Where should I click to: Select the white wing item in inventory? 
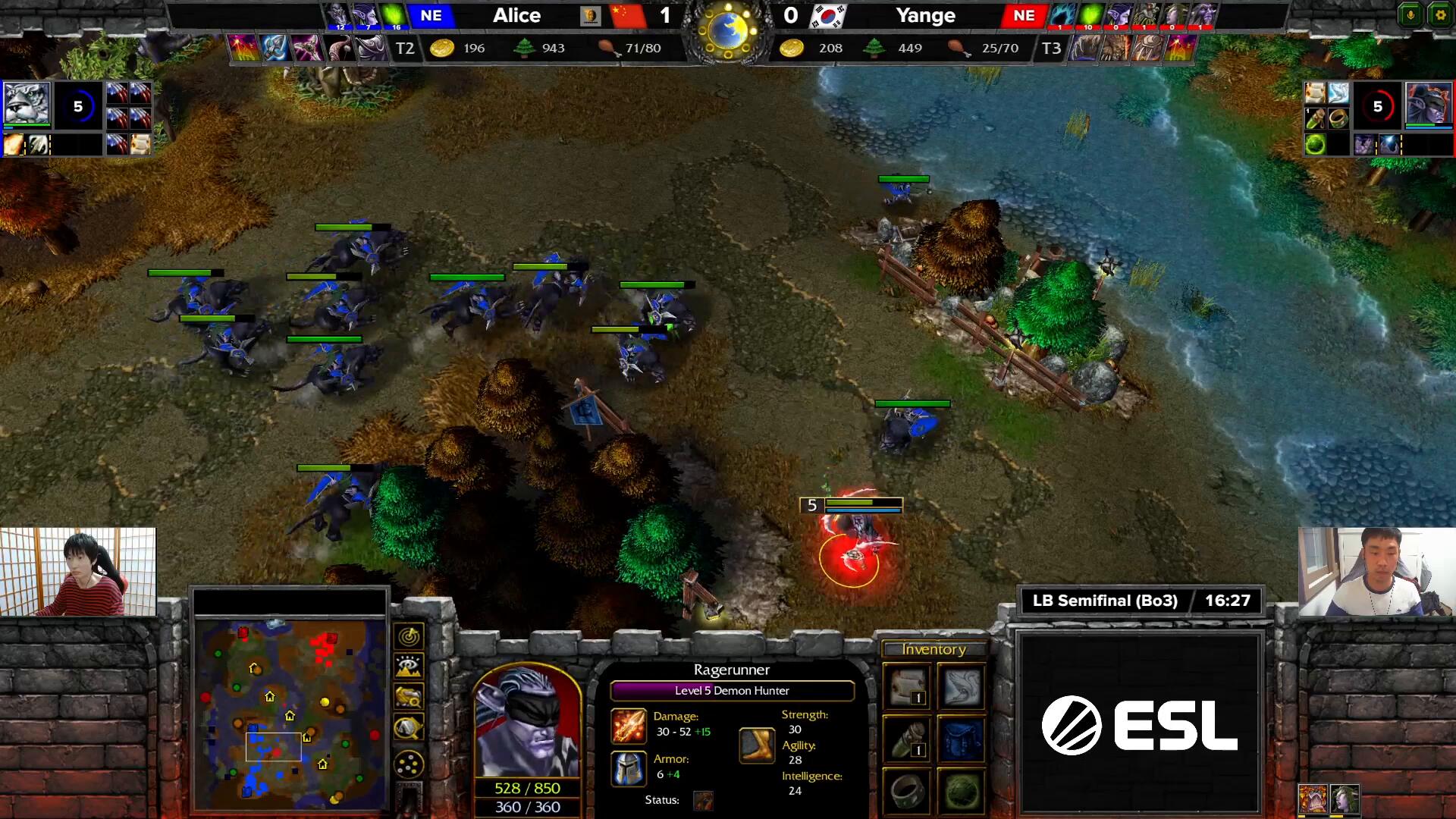pyautogui.click(x=962, y=686)
